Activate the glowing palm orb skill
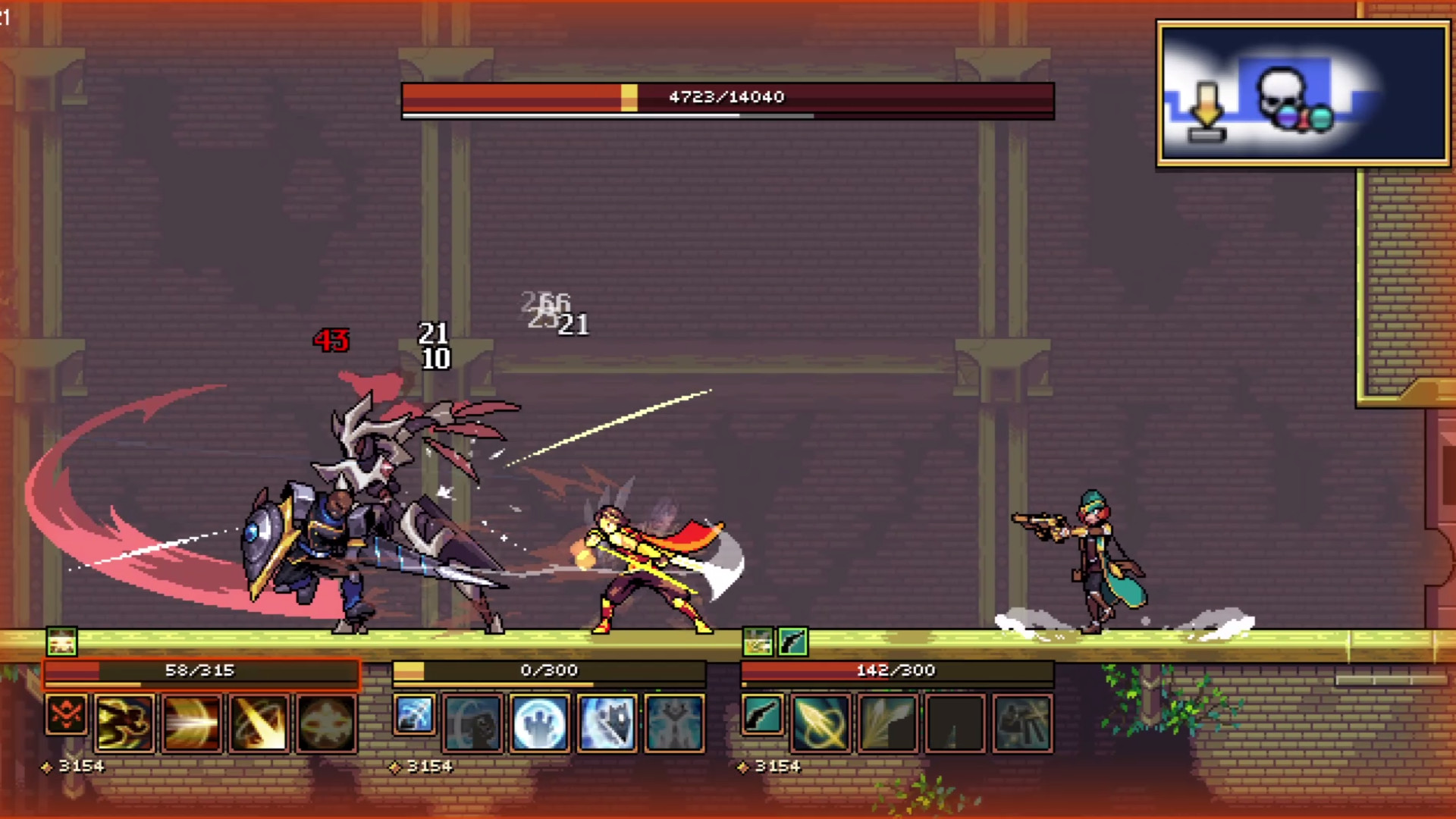This screenshot has width=1456, height=819. point(541,724)
